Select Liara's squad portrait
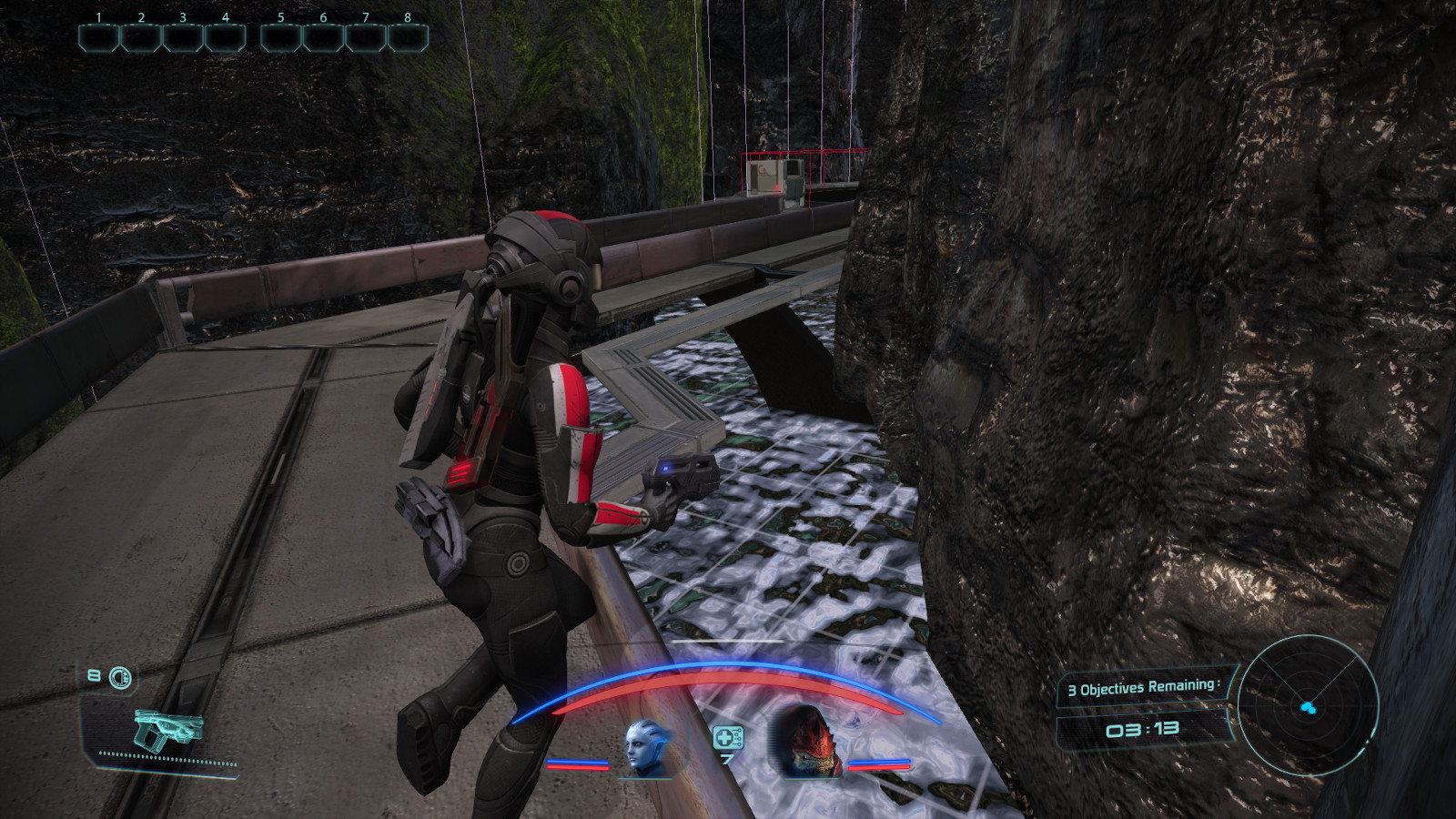The image size is (1456, 819). [x=647, y=748]
